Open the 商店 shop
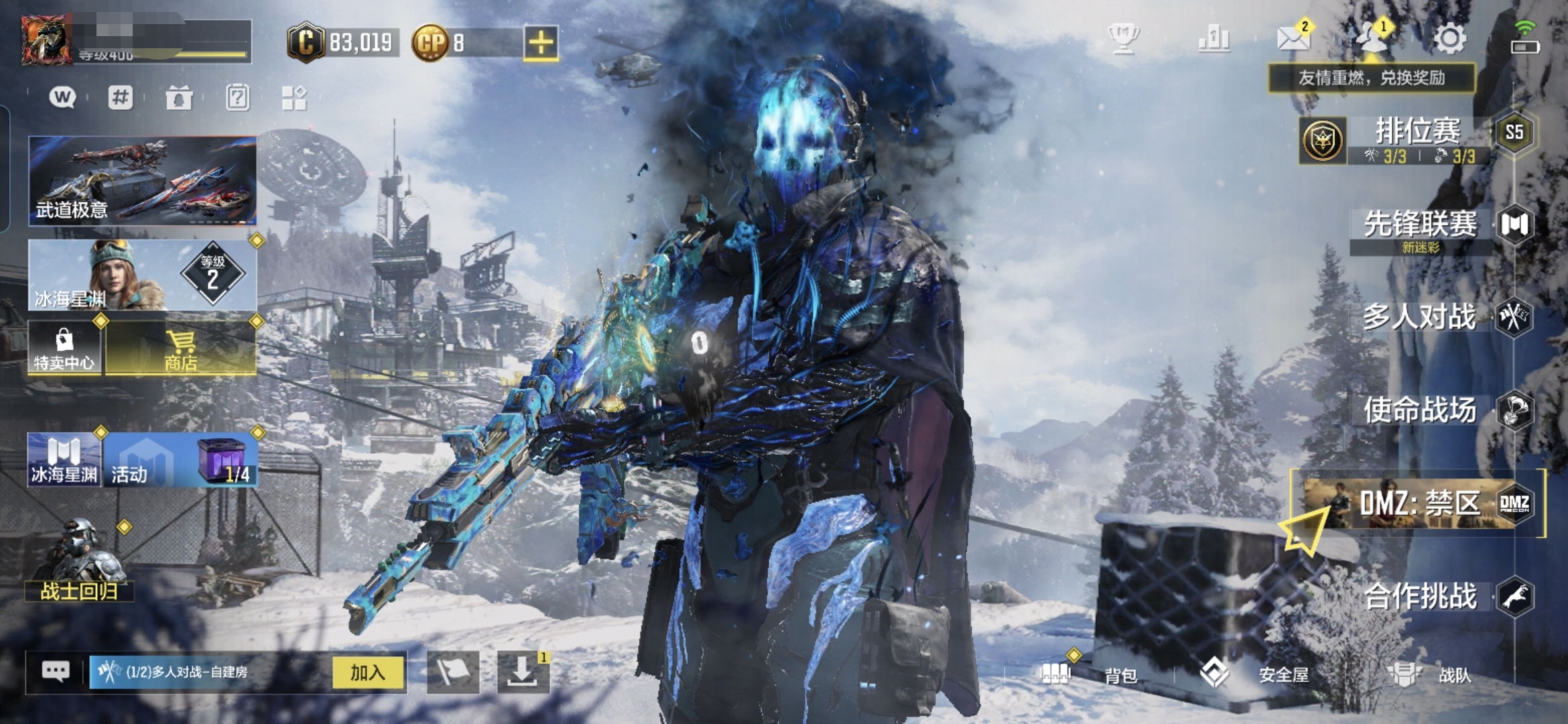The image size is (1568, 724). (x=181, y=347)
